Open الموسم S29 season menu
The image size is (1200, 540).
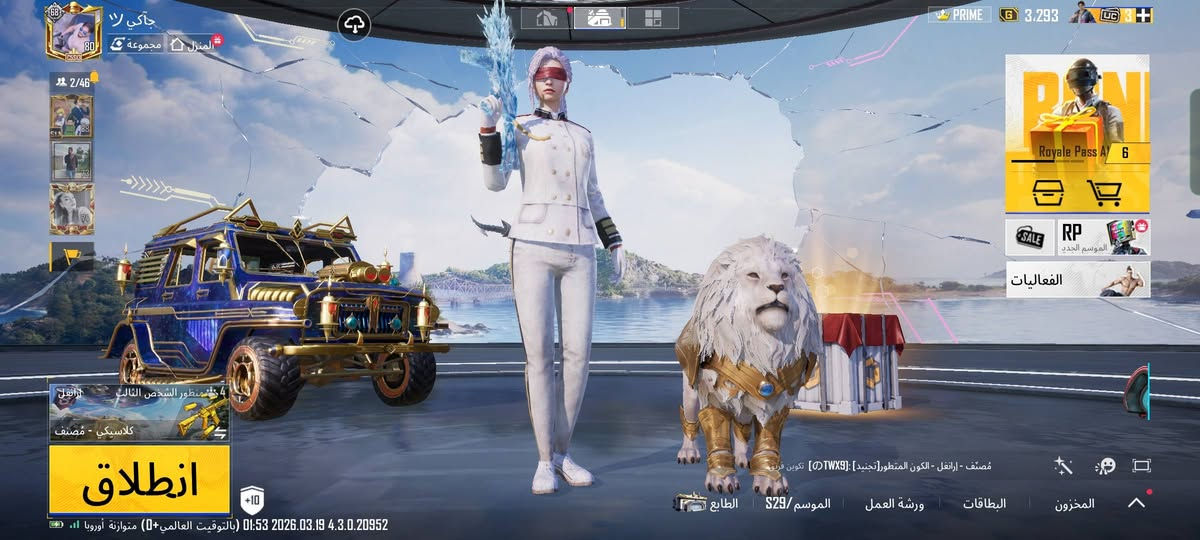pyautogui.click(x=798, y=504)
